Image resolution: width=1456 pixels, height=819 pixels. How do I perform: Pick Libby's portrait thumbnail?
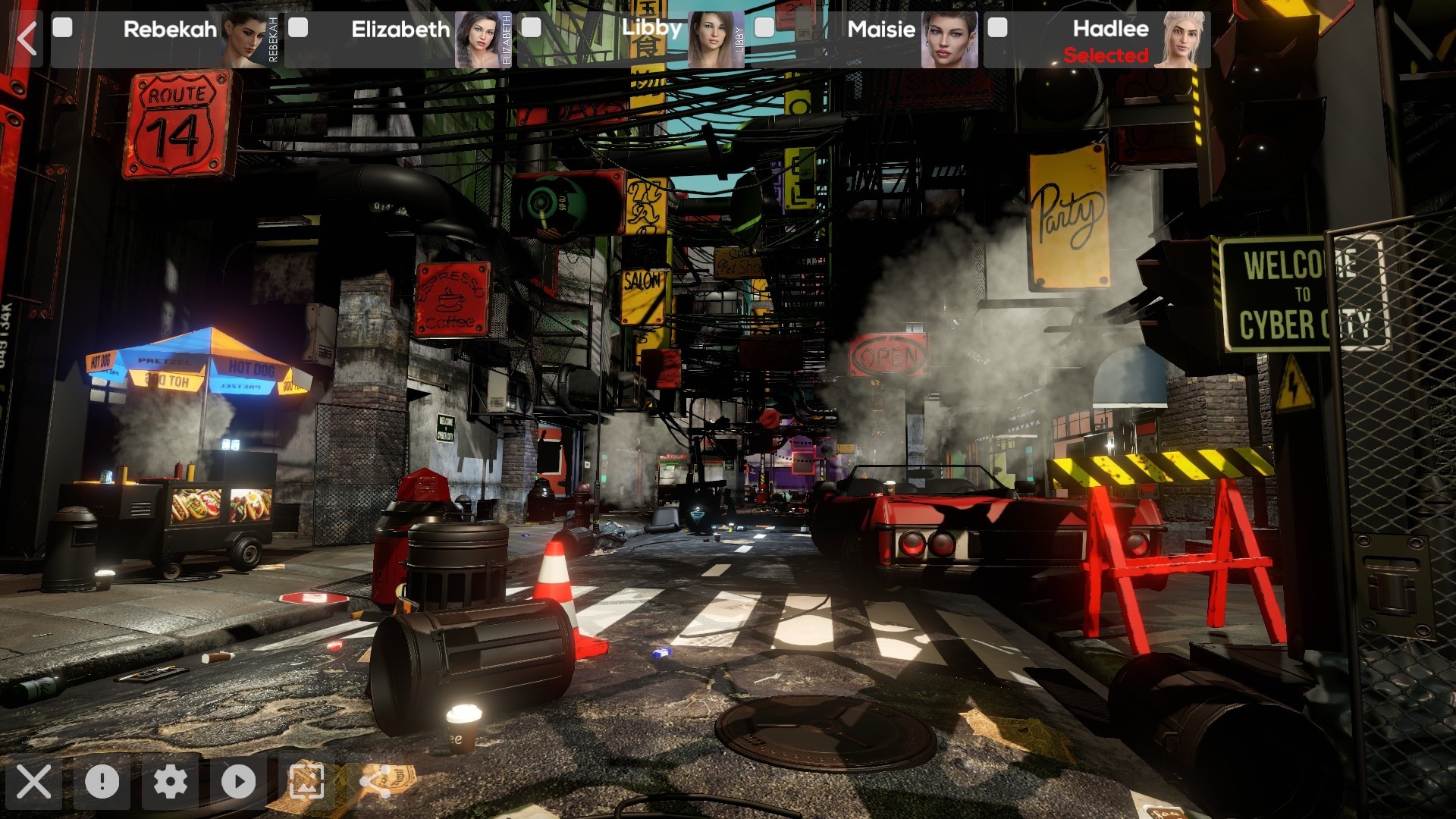click(x=711, y=39)
